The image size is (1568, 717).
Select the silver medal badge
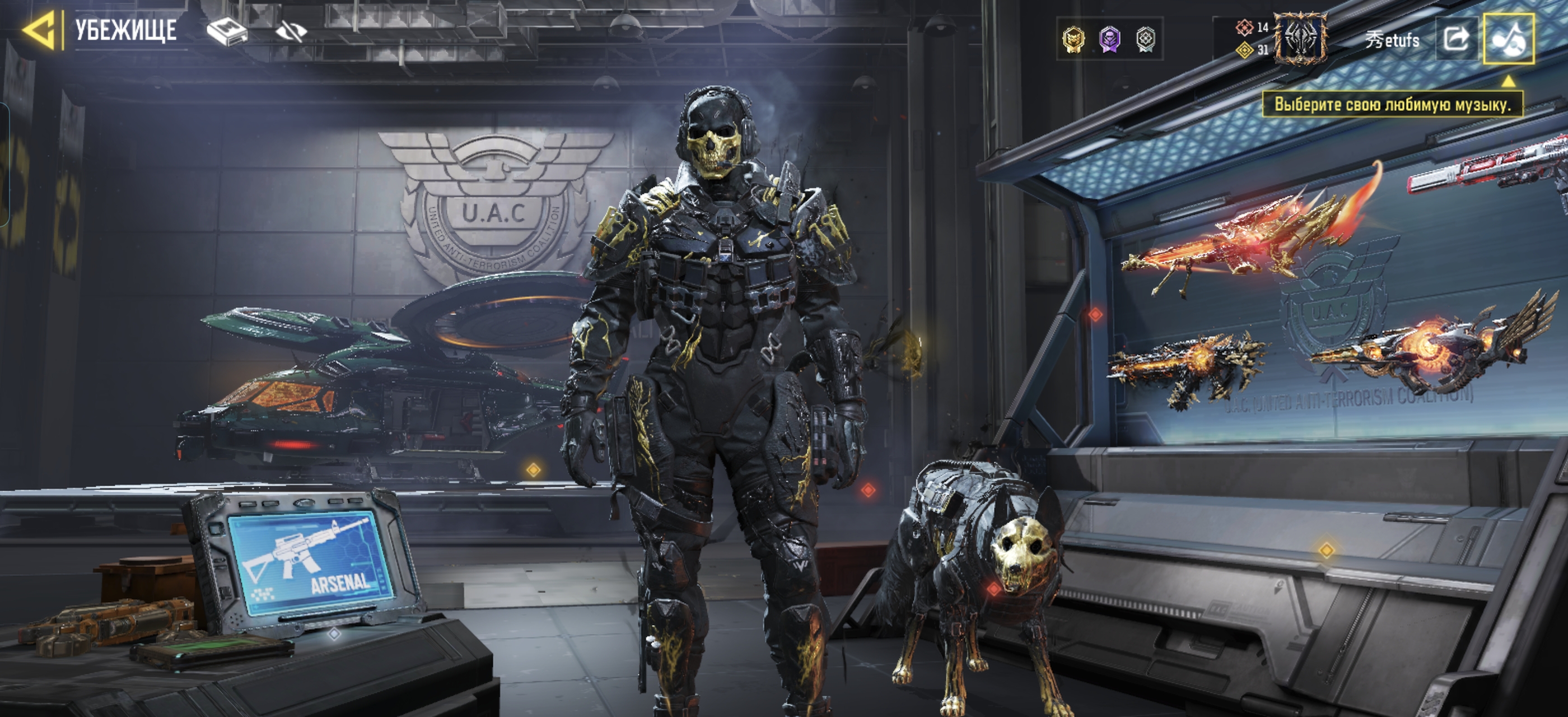[1146, 40]
